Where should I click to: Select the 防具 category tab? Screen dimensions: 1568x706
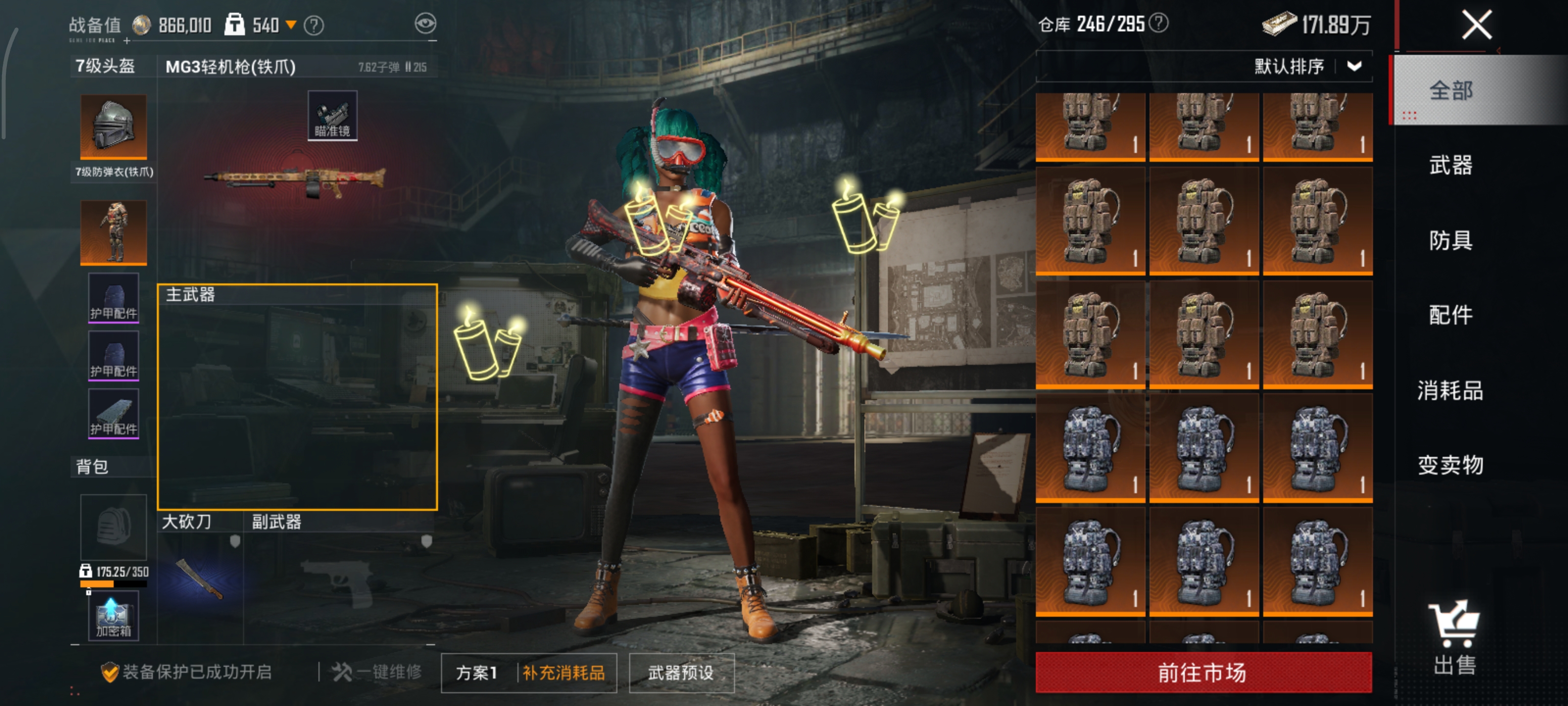[1450, 240]
